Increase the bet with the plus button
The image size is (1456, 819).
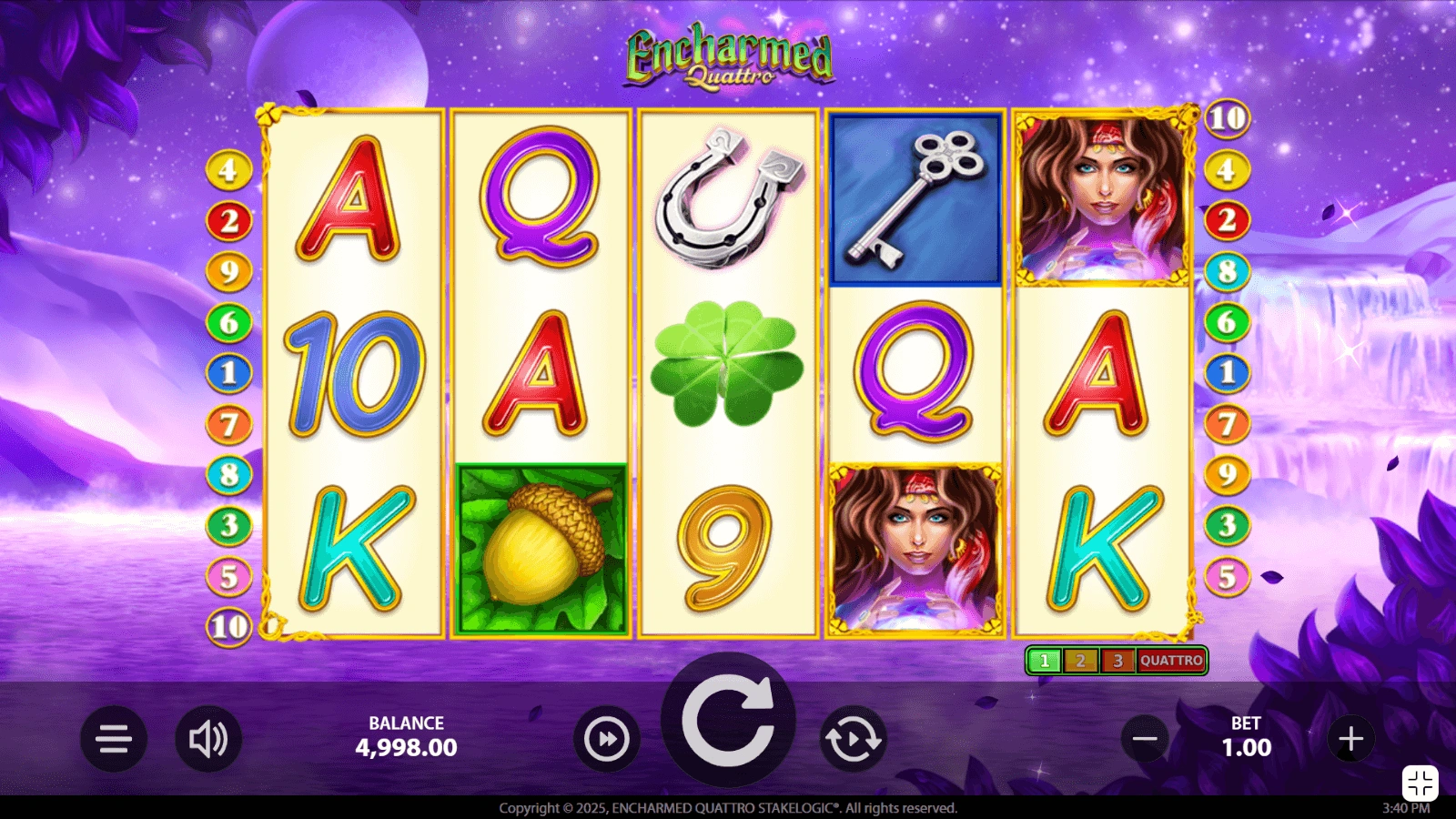(x=1350, y=739)
